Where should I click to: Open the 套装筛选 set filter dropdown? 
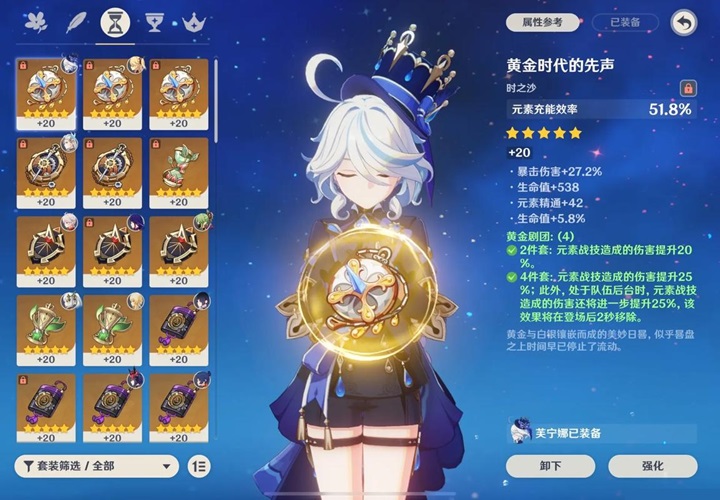pyautogui.click(x=97, y=466)
